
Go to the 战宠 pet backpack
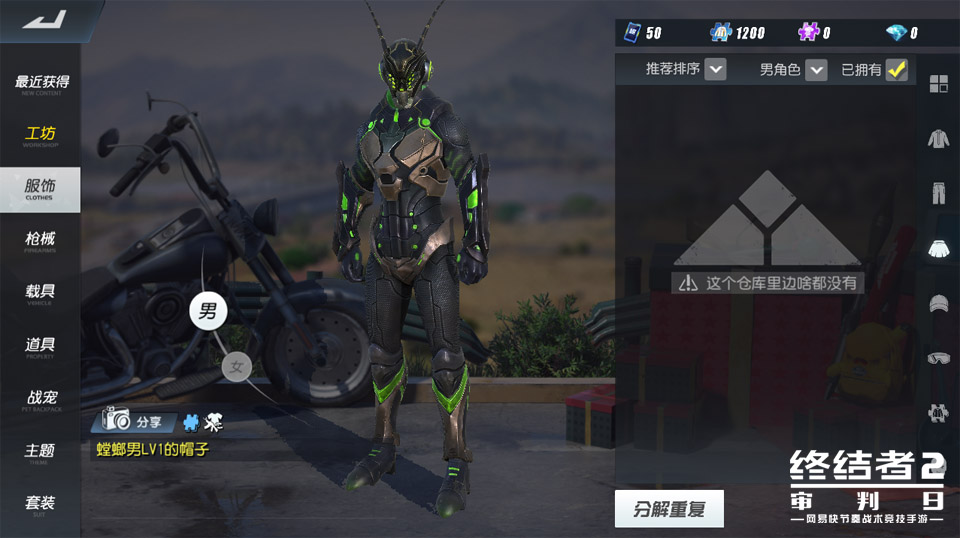pos(40,400)
